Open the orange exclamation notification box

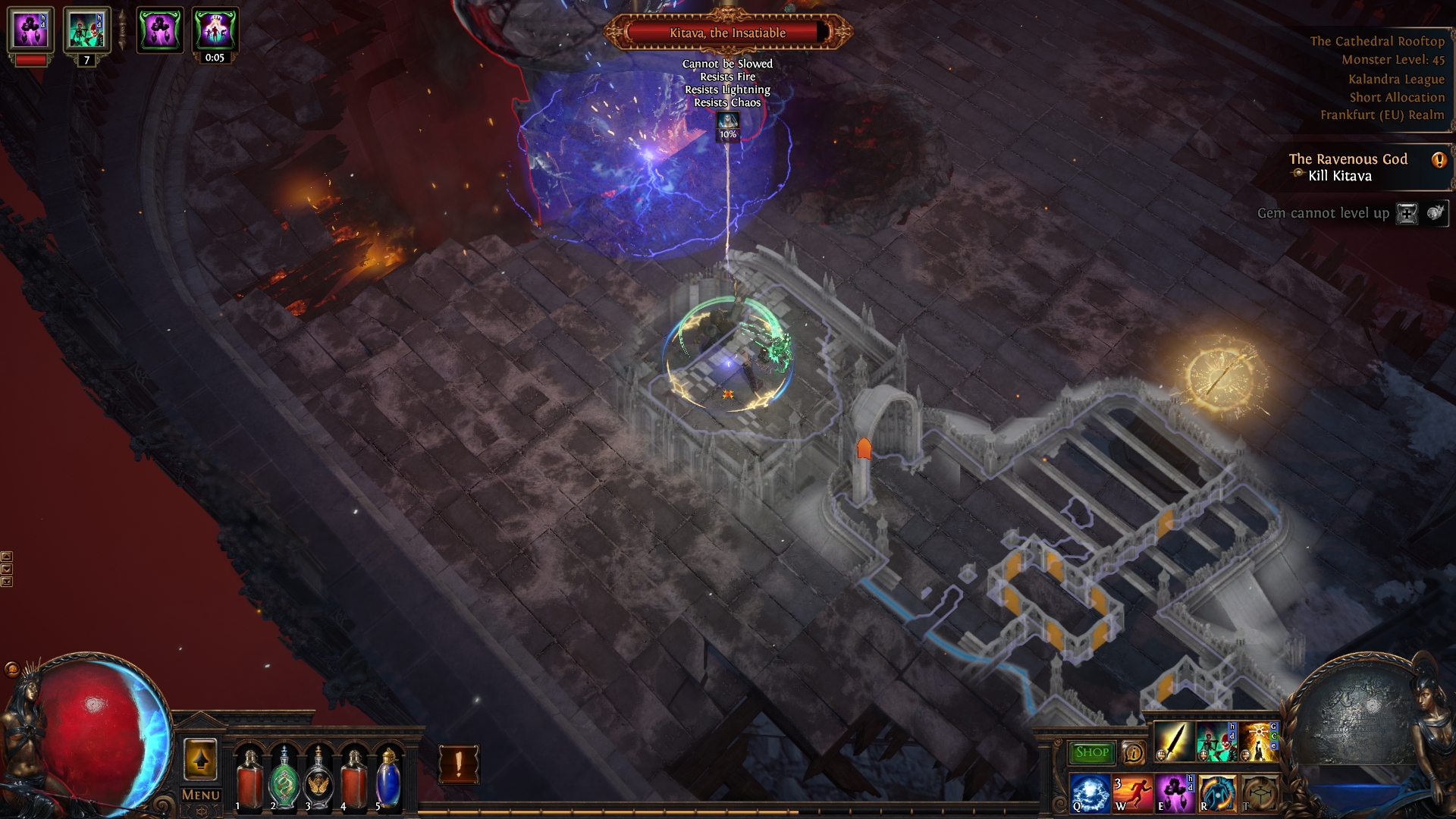(x=459, y=764)
